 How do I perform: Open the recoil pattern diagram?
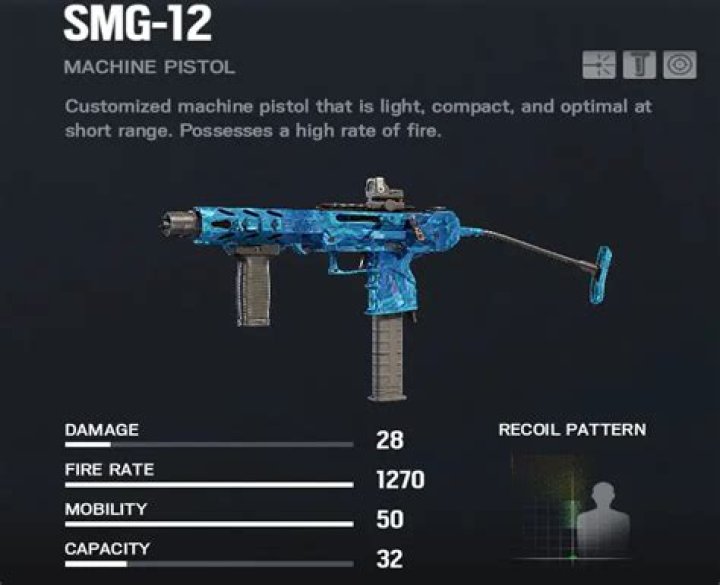(x=572, y=506)
